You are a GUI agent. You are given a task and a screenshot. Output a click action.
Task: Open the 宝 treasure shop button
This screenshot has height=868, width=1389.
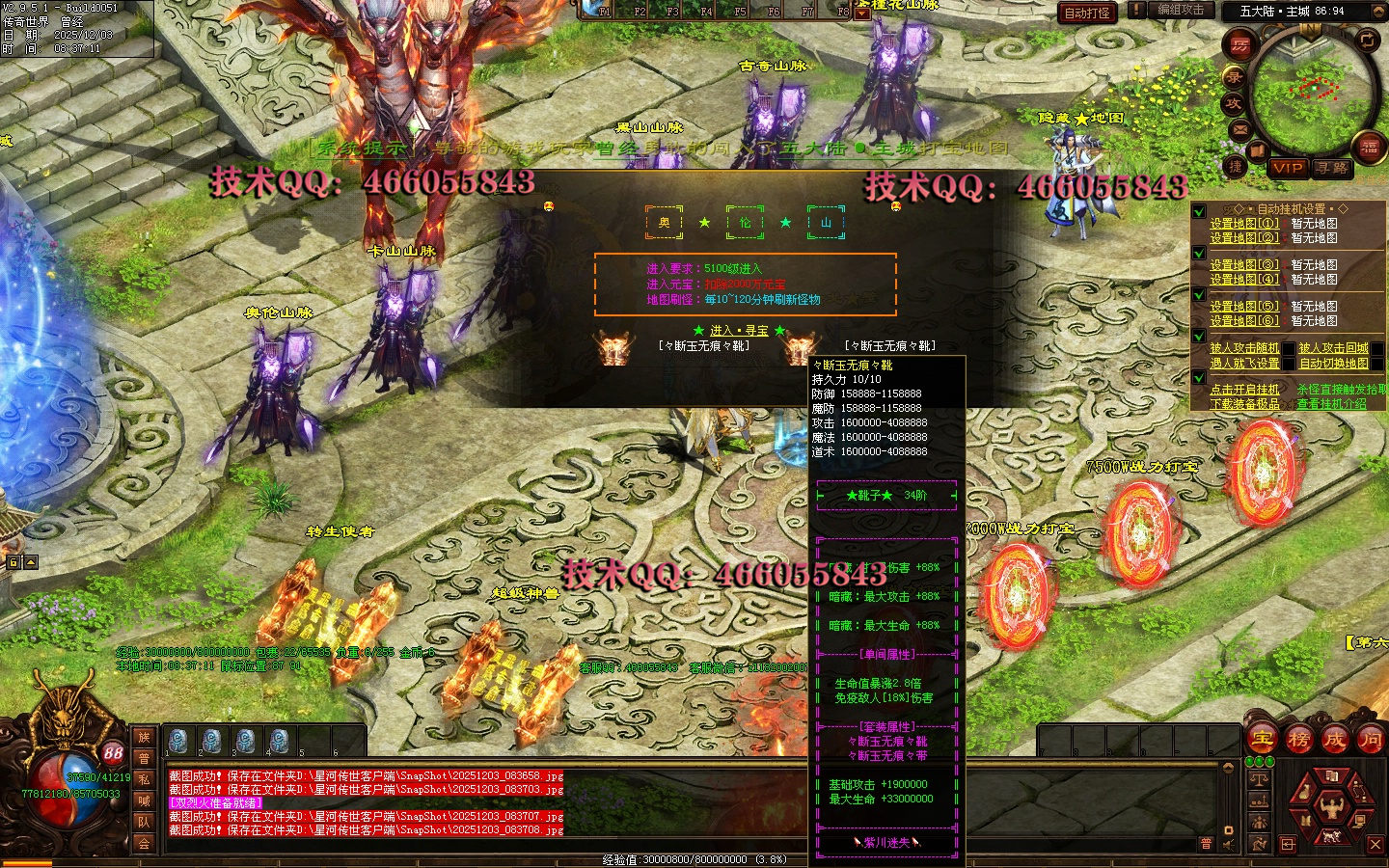tap(1263, 740)
